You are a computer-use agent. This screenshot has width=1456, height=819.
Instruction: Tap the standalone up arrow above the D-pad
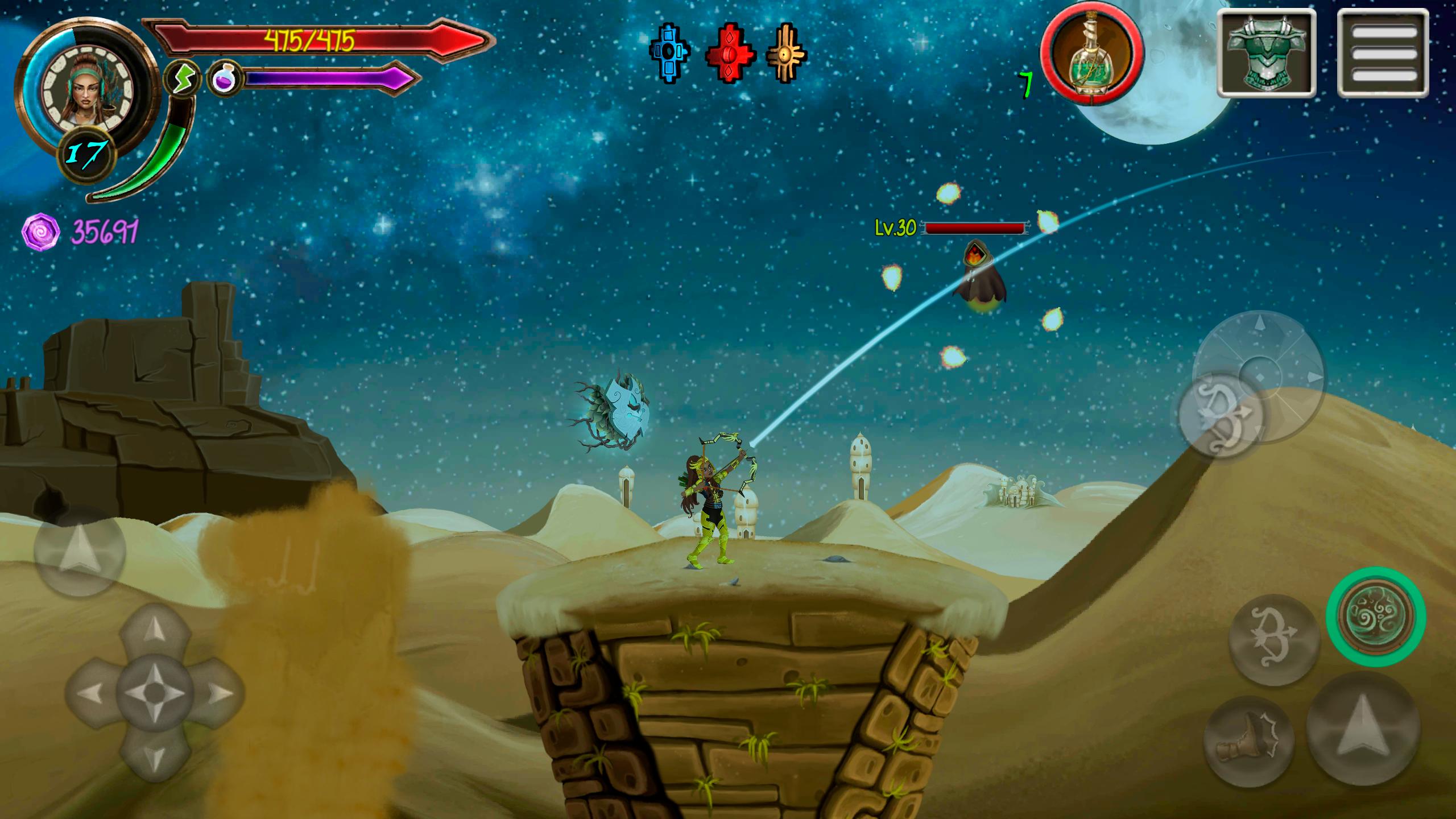[x=79, y=551]
